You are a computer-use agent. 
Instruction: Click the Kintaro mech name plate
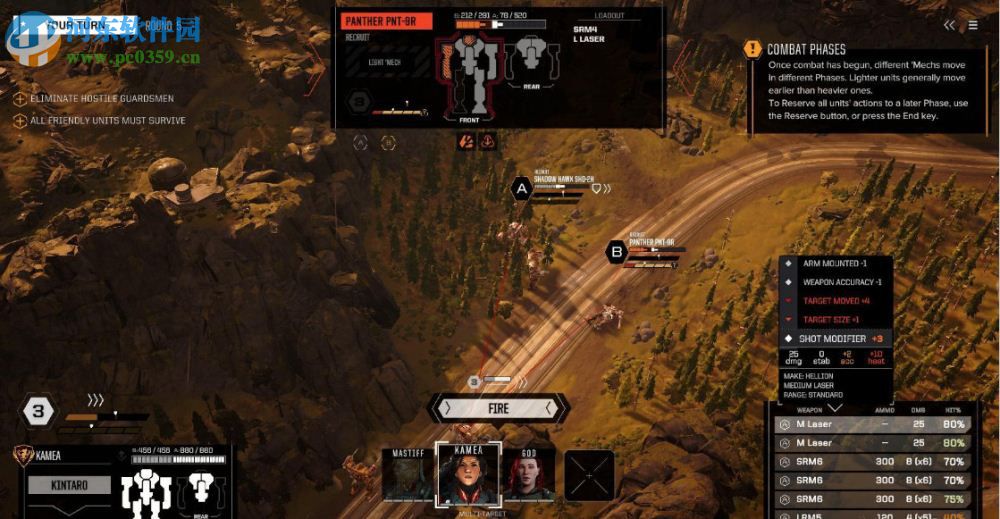68,485
